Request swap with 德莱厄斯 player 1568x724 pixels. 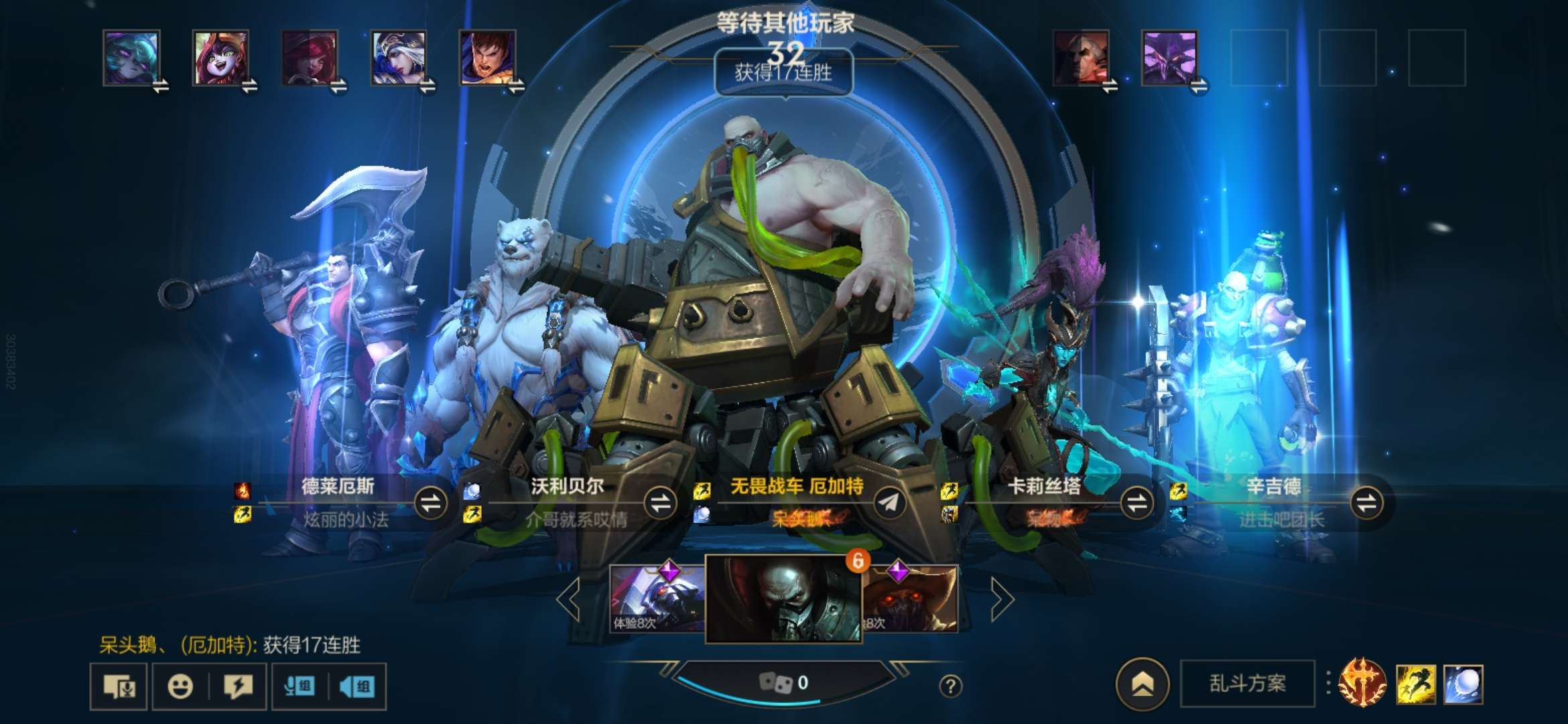[431, 503]
